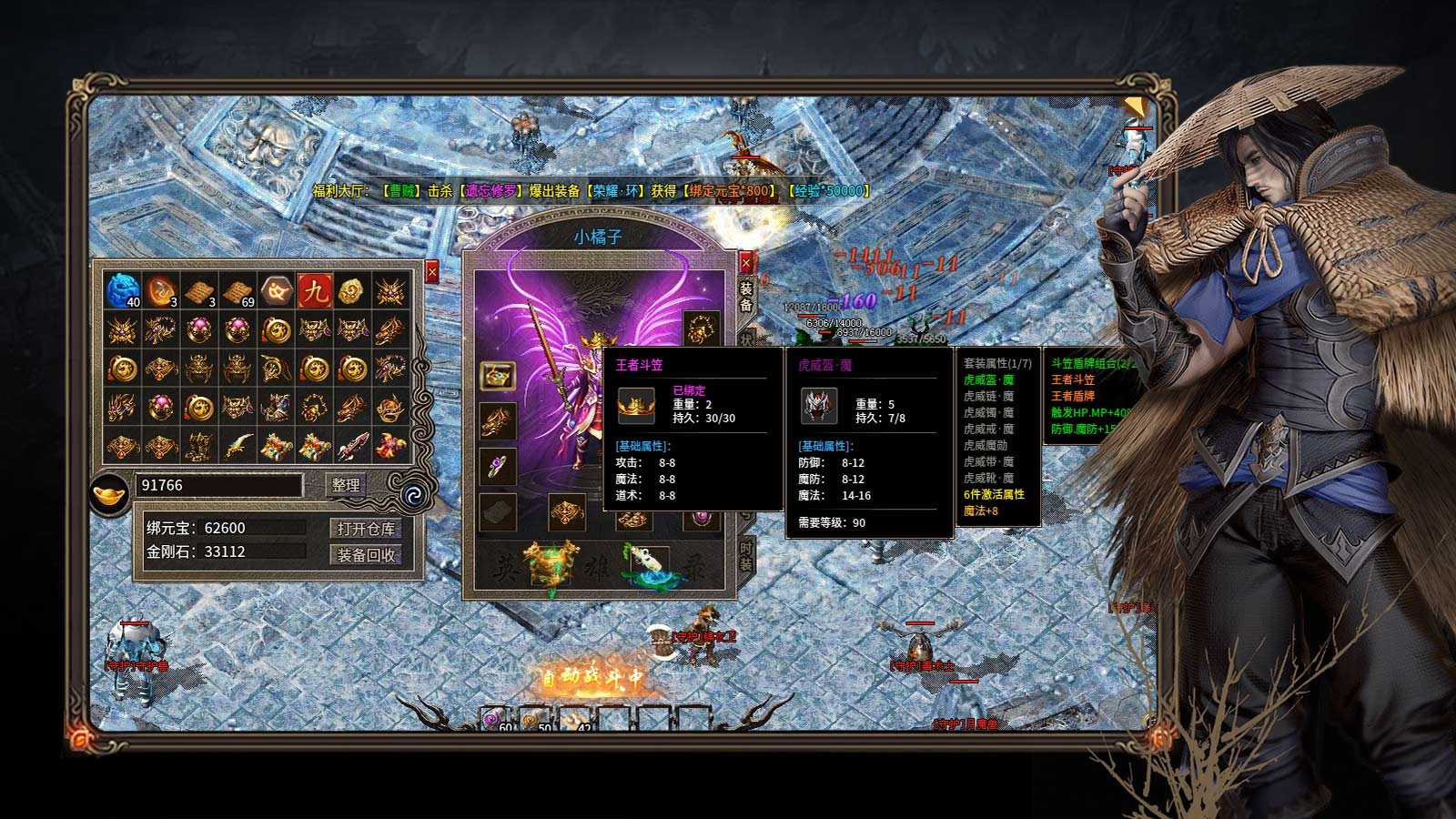Open the 时装 costume tab

click(746, 556)
